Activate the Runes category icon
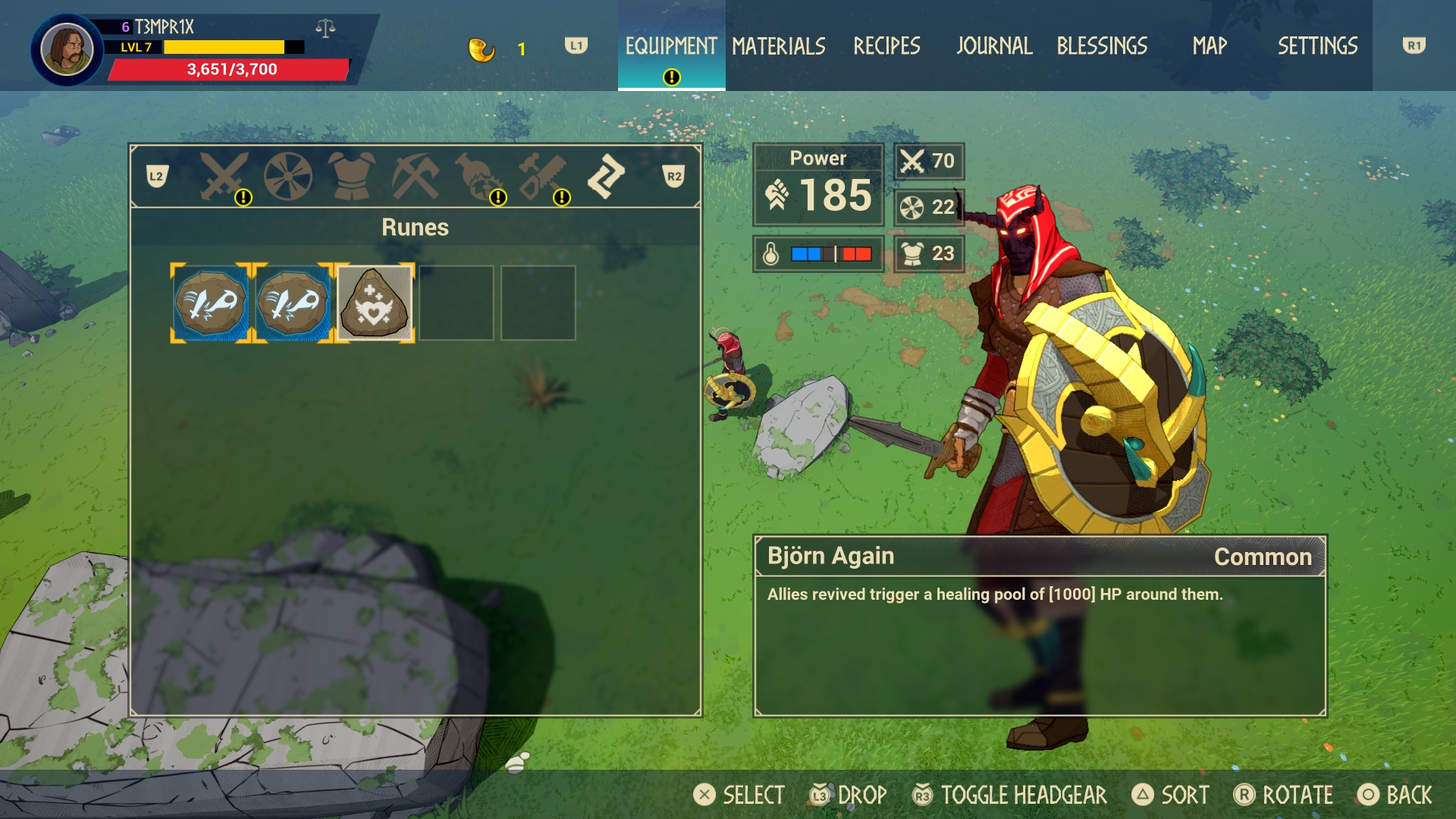 tap(606, 177)
